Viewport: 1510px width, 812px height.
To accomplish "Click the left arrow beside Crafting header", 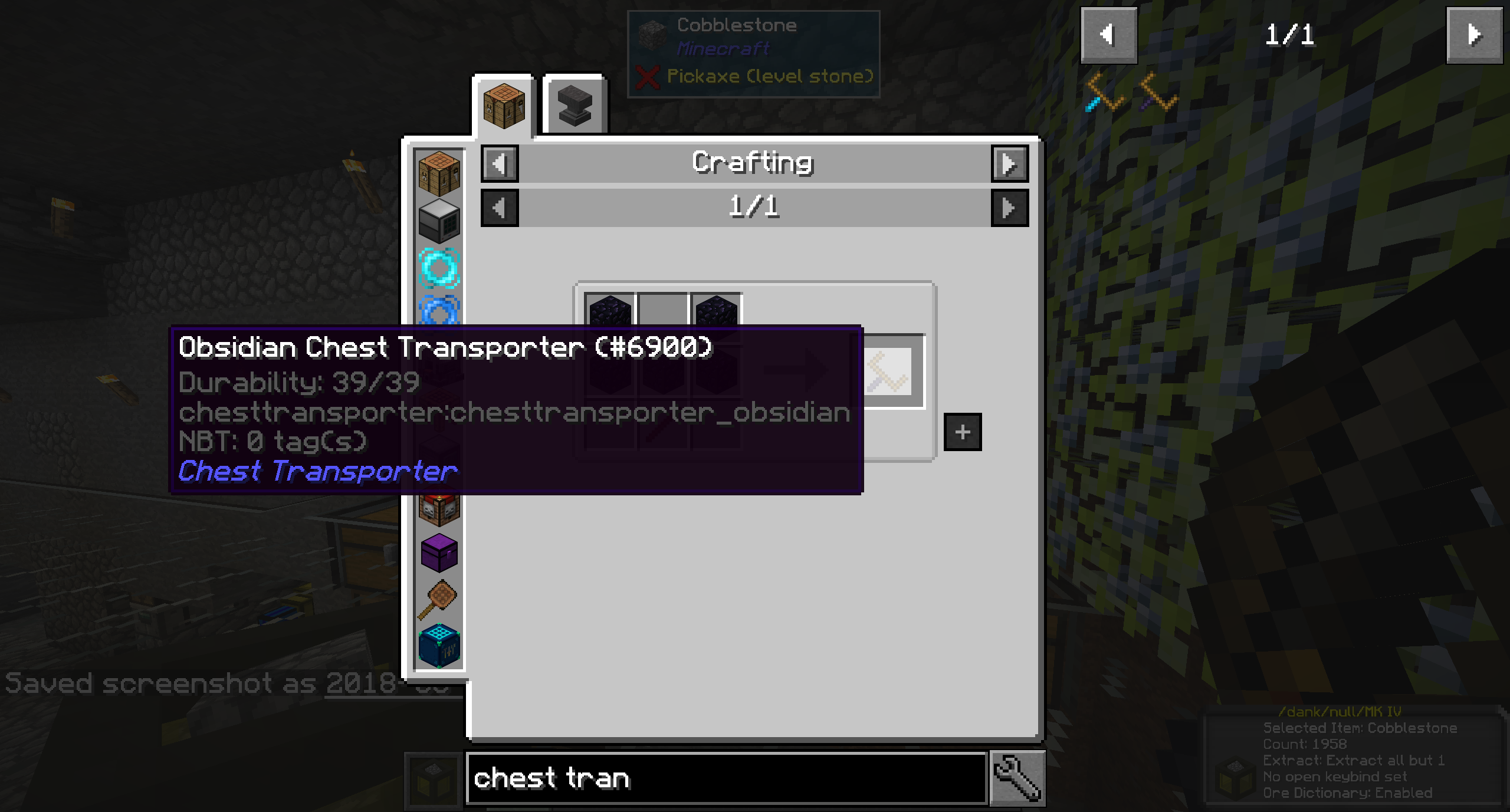I will (x=498, y=163).
